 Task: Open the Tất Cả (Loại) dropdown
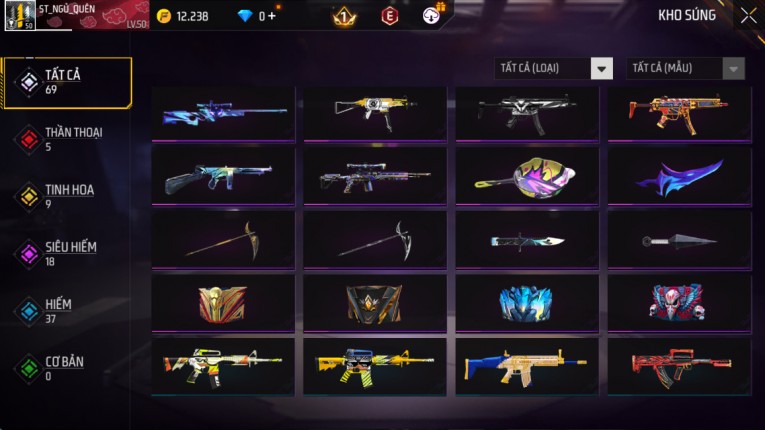553,68
